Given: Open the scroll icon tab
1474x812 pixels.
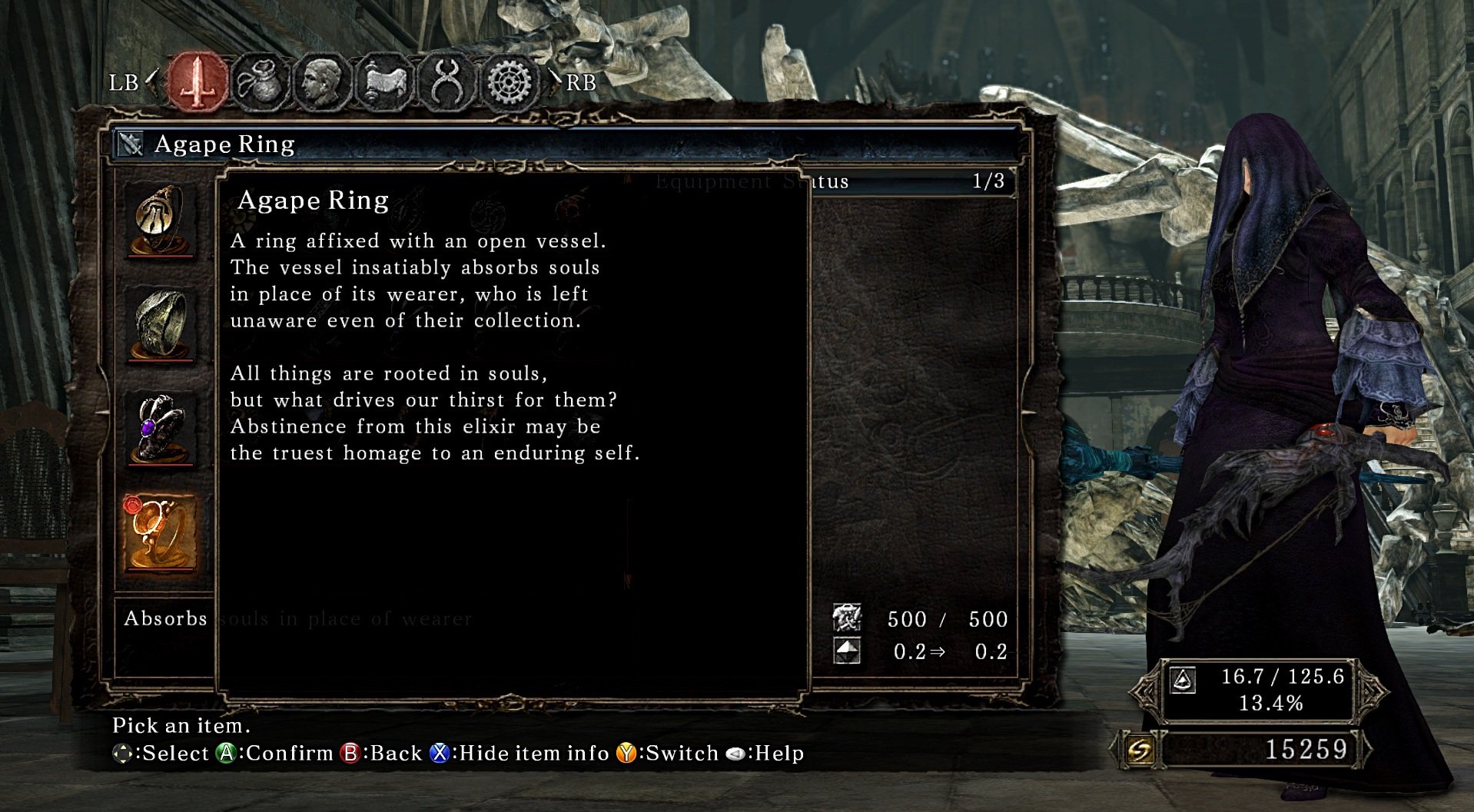Looking at the screenshot, I should (384, 81).
